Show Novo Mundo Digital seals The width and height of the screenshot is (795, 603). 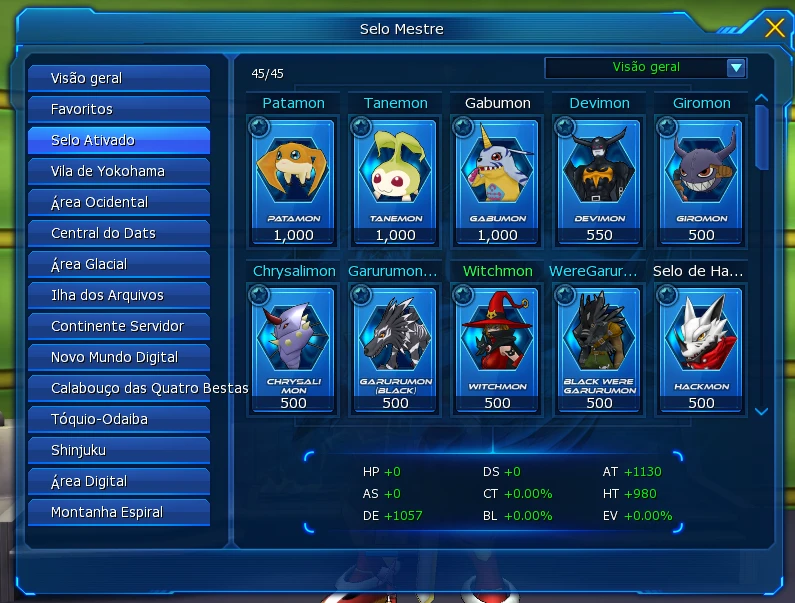[118, 357]
